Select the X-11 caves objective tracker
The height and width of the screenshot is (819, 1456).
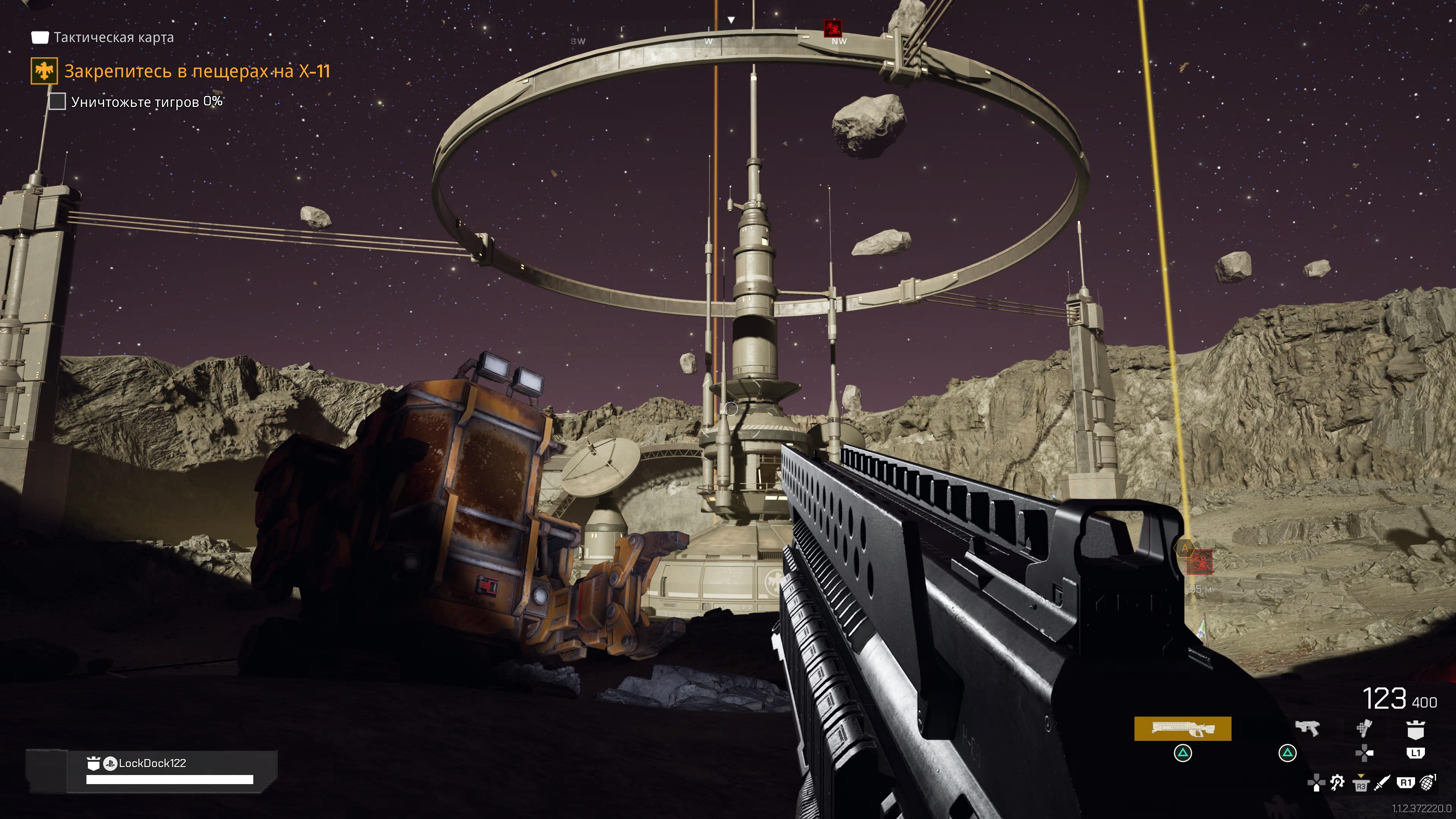click(x=197, y=71)
